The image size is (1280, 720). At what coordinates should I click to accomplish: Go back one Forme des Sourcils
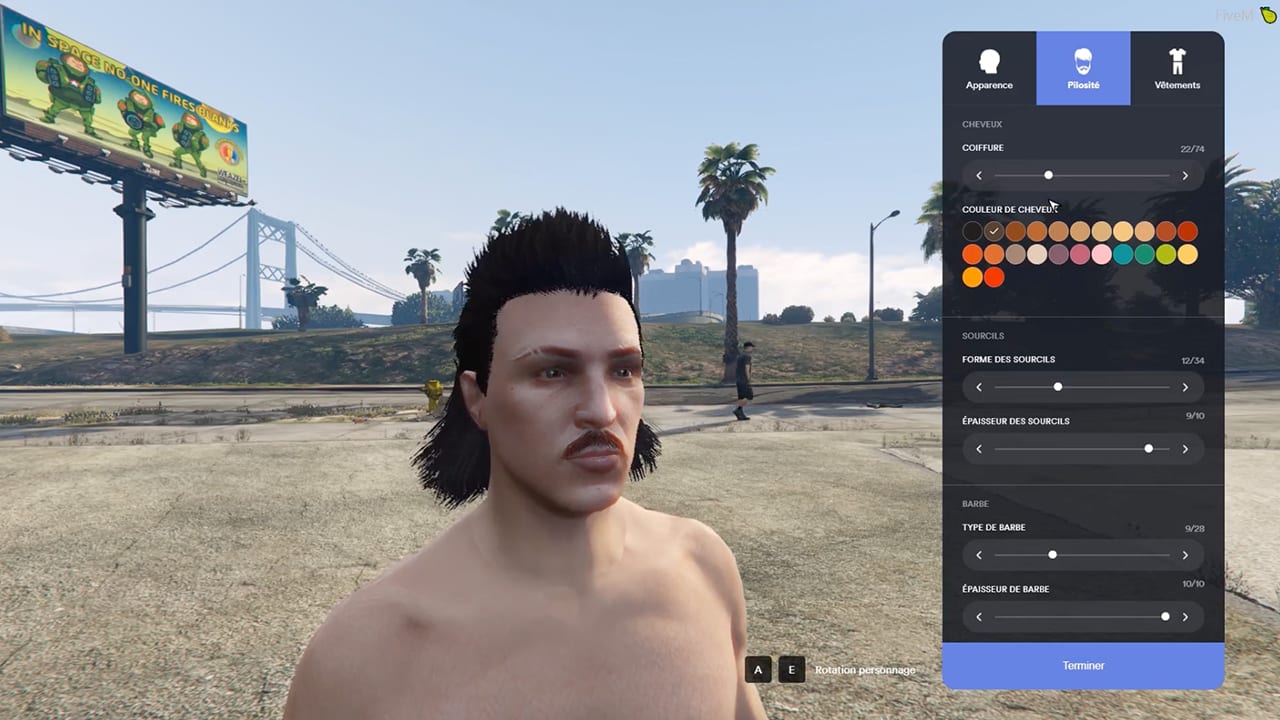click(979, 387)
